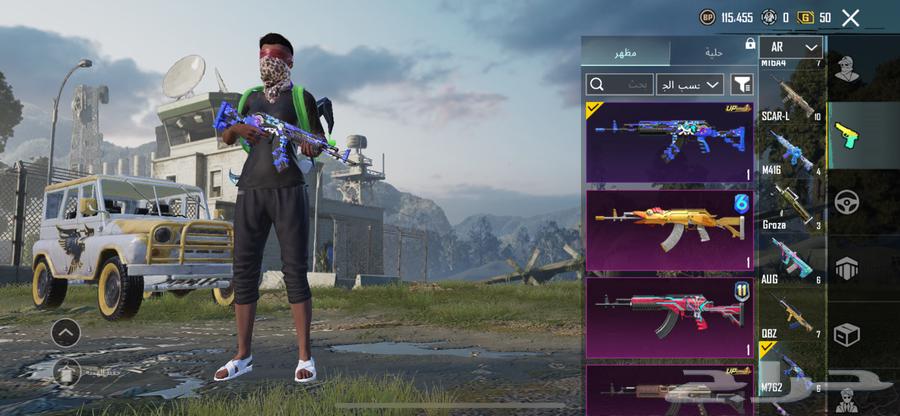This screenshot has height=416, width=900.
Task: Select SCAR-L in the weapon list
Action: (x=789, y=98)
